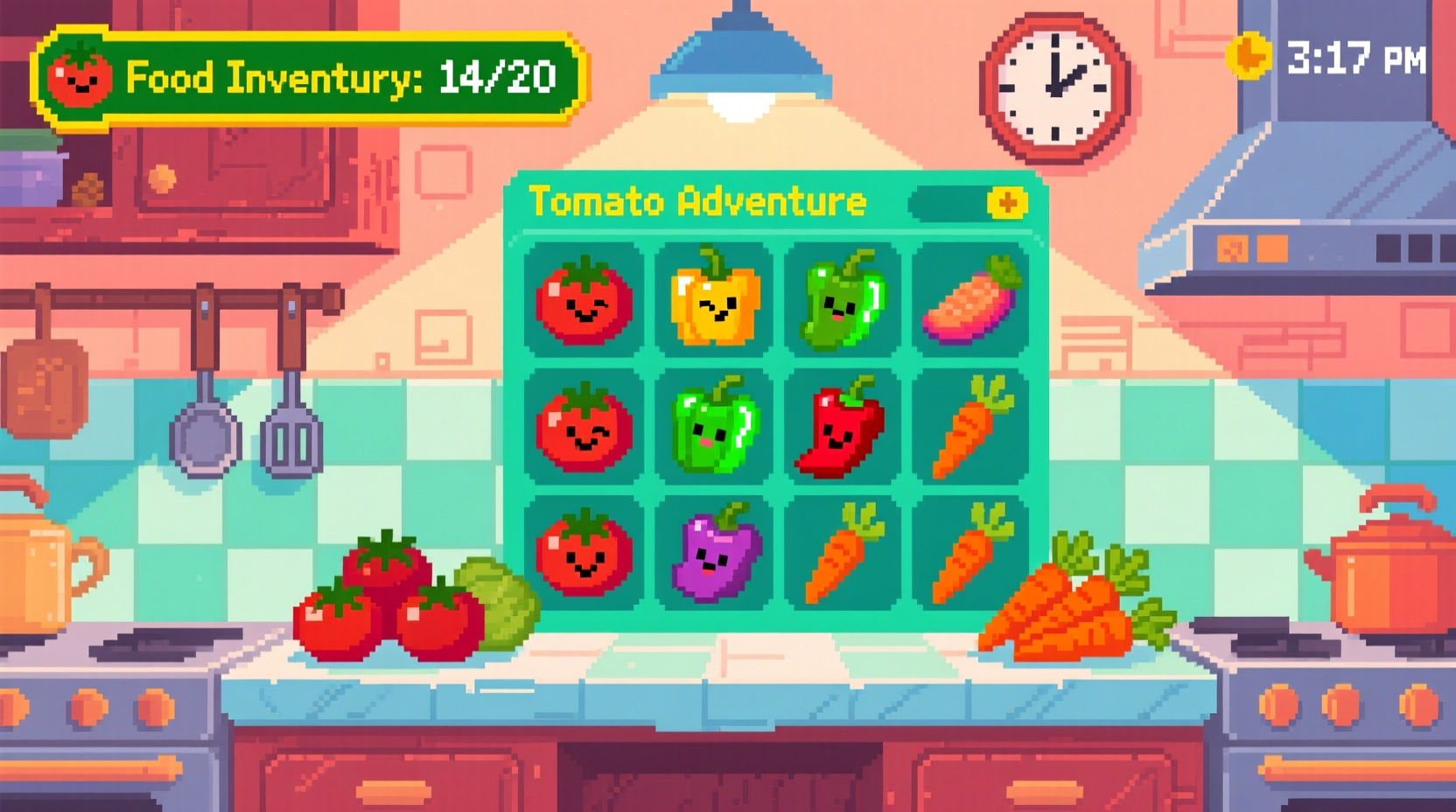Viewport: 1456px width, 812px height.
Task: Select the green bell pepper in the top row
Action: pyautogui.click(x=843, y=302)
